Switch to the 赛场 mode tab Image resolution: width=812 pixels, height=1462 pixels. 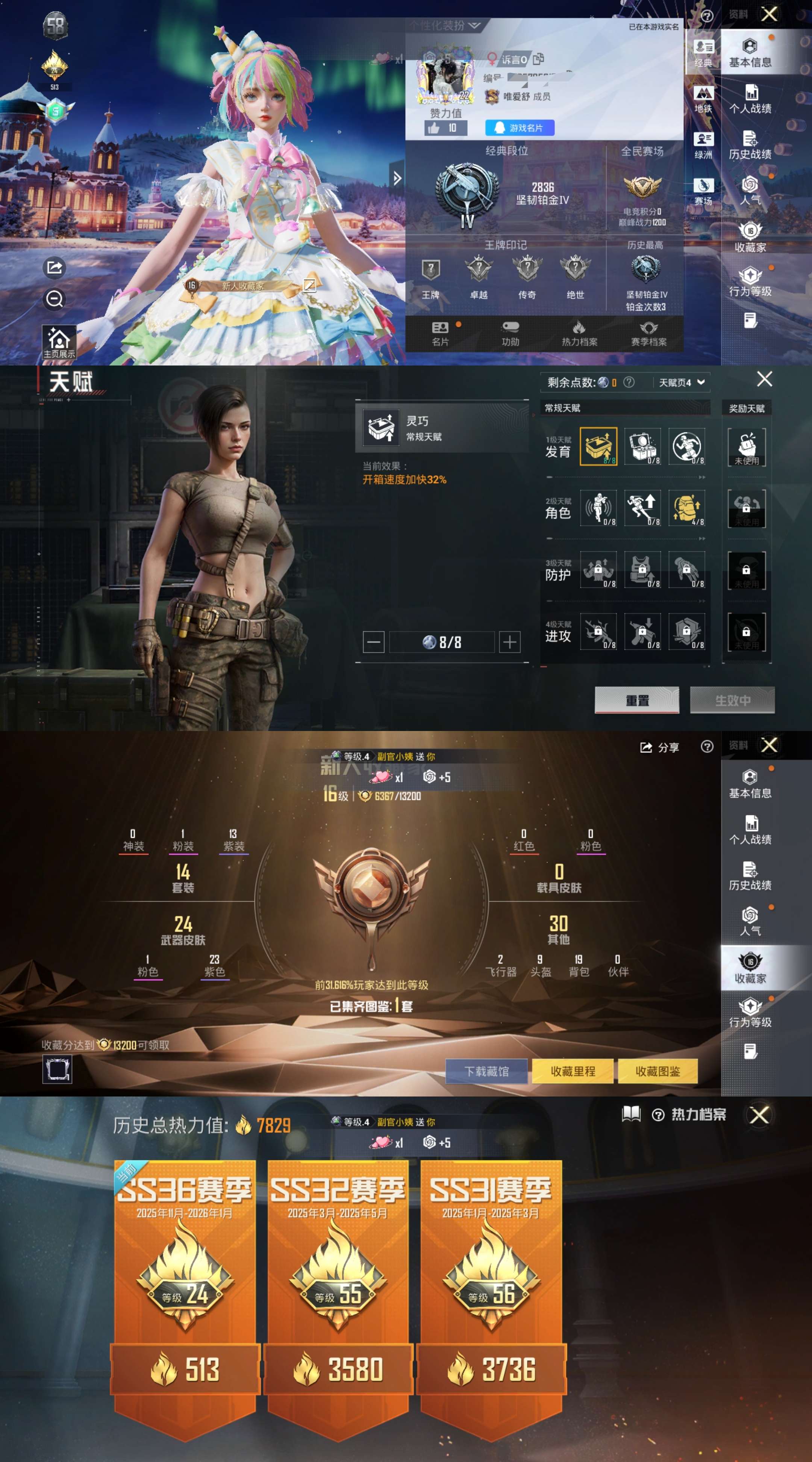click(703, 192)
